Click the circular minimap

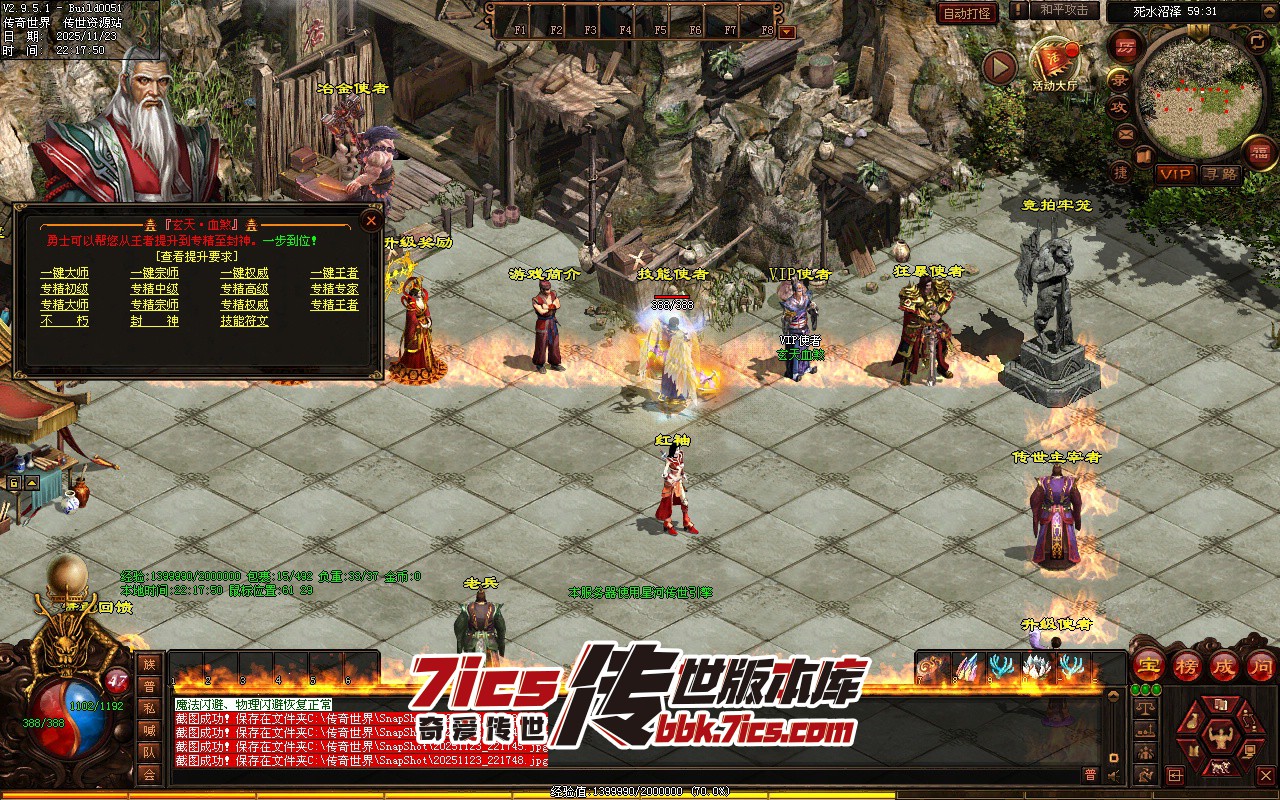click(1200, 95)
